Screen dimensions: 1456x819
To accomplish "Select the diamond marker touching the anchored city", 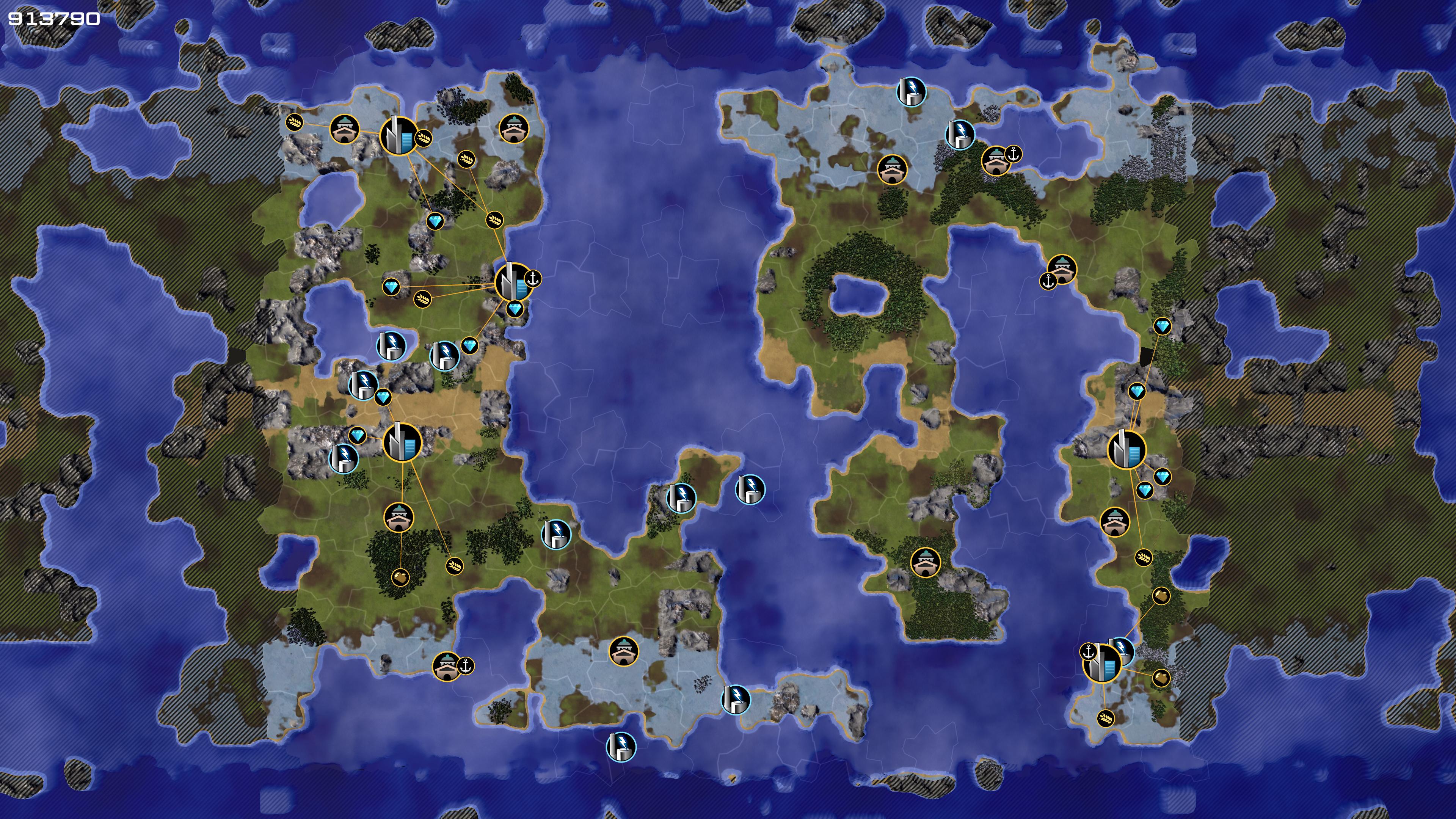I will [x=515, y=310].
